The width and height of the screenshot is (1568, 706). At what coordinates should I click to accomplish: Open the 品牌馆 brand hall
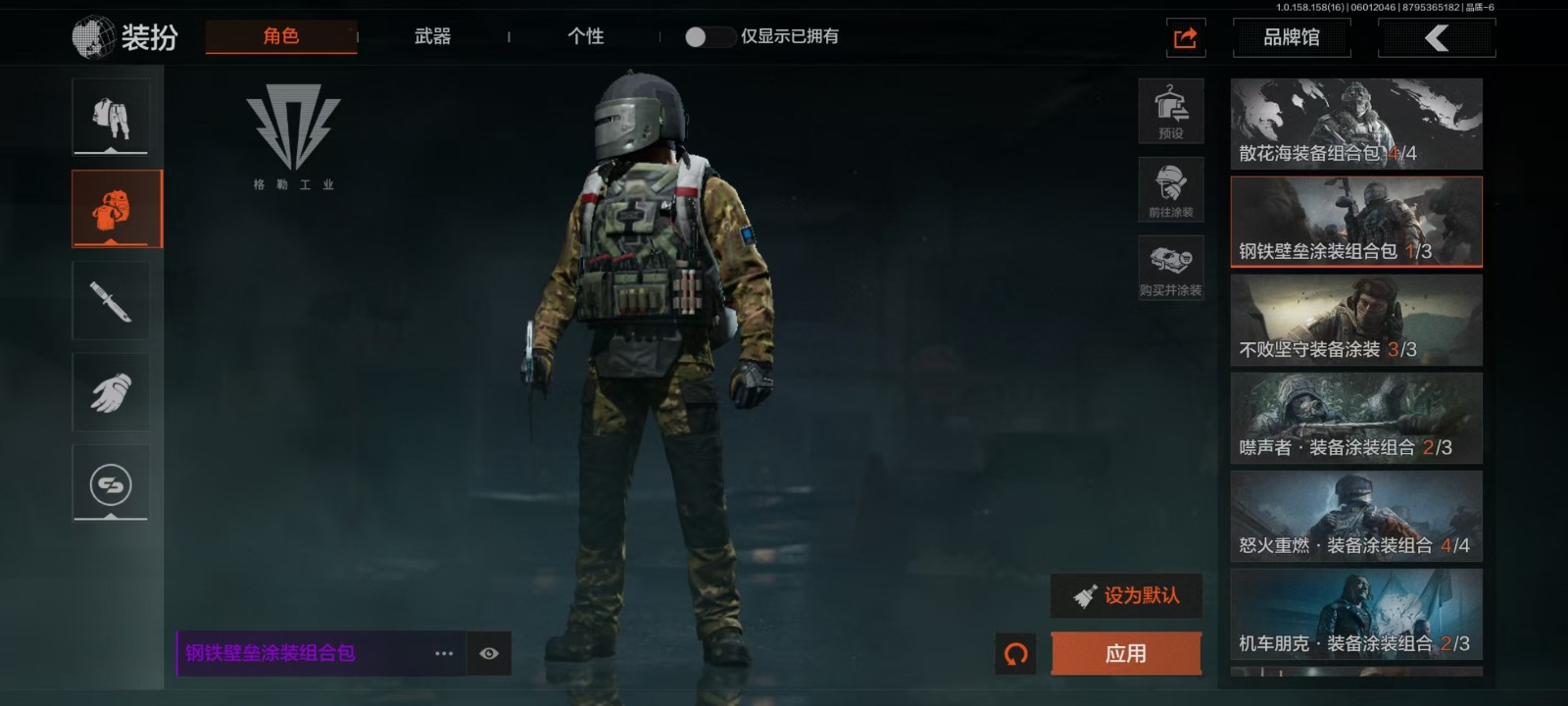pos(1291,38)
